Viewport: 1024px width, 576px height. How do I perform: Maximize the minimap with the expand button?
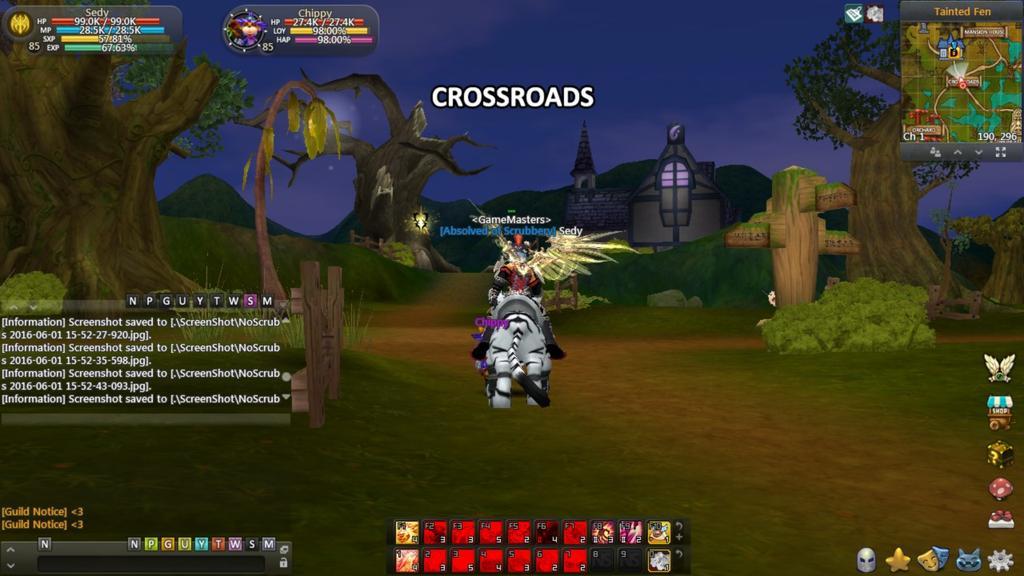tap(1000, 152)
